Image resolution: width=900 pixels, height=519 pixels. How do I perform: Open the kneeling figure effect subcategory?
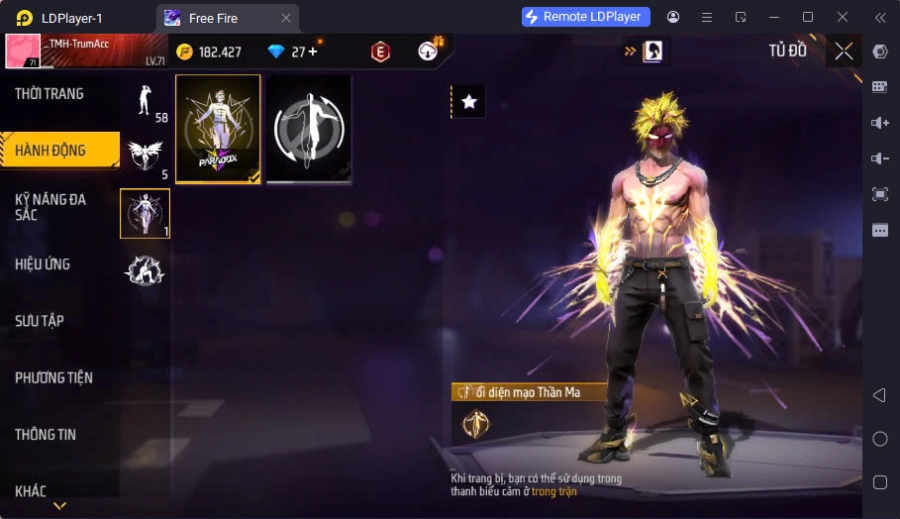(x=145, y=270)
